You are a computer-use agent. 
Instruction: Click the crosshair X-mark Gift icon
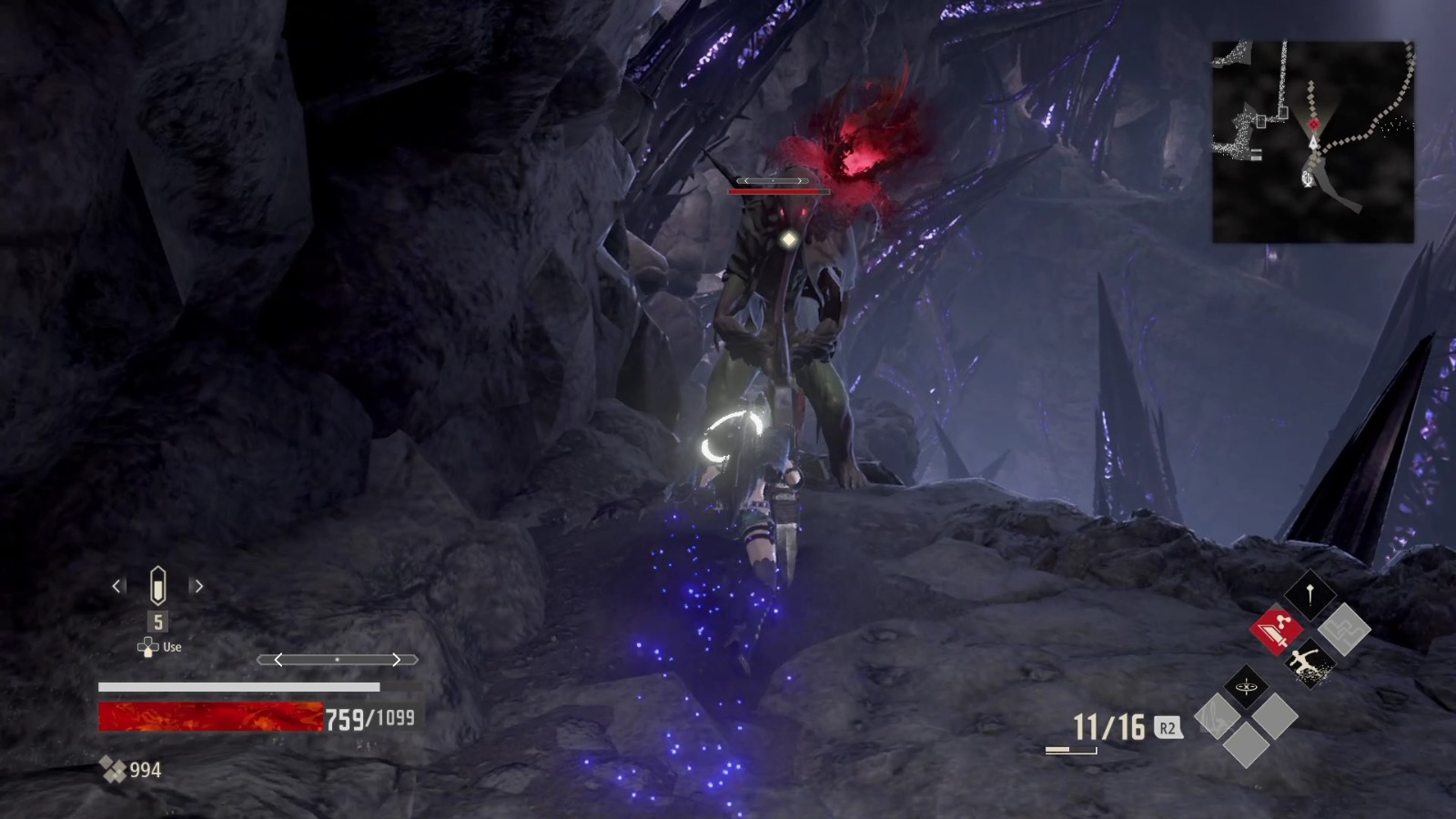tap(1247, 685)
